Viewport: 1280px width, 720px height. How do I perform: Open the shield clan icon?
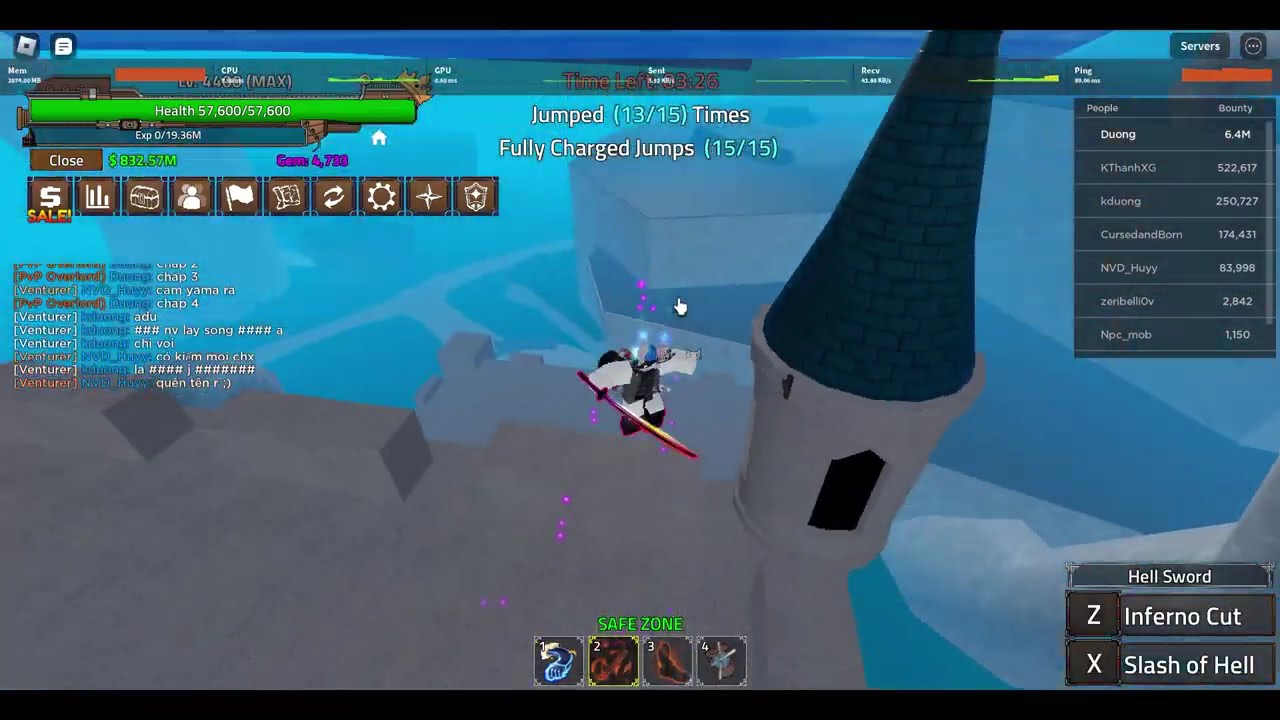click(475, 197)
